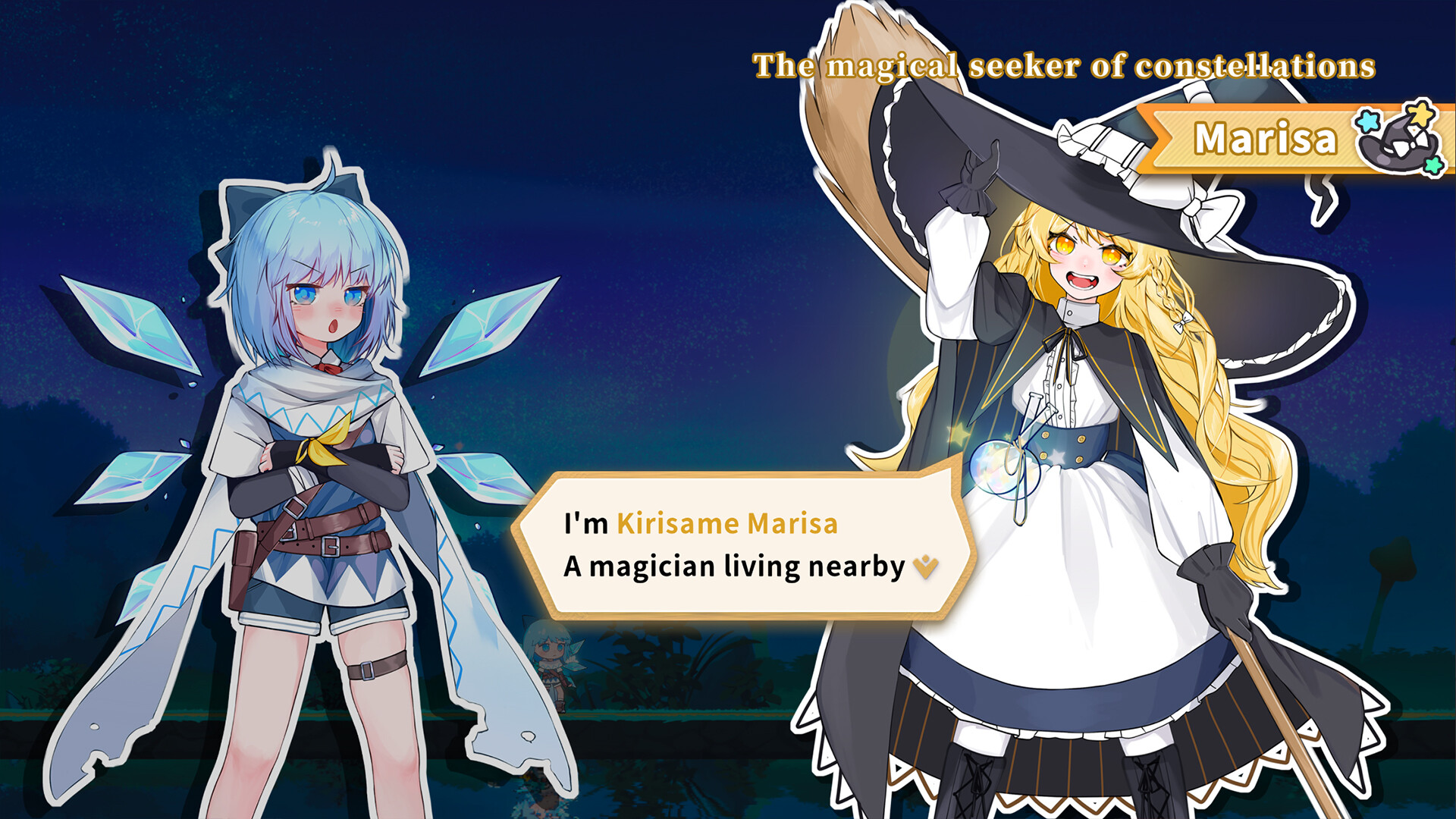The height and width of the screenshot is (819, 1456).
Task: Click the green star below the witch hat icon
Action: click(1433, 166)
